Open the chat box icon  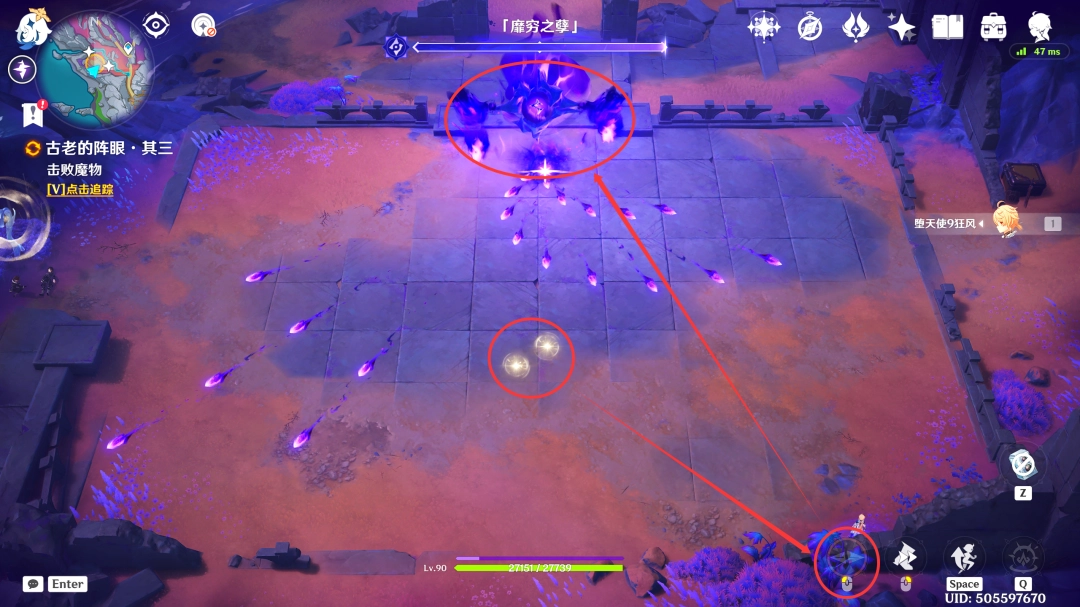[x=33, y=583]
